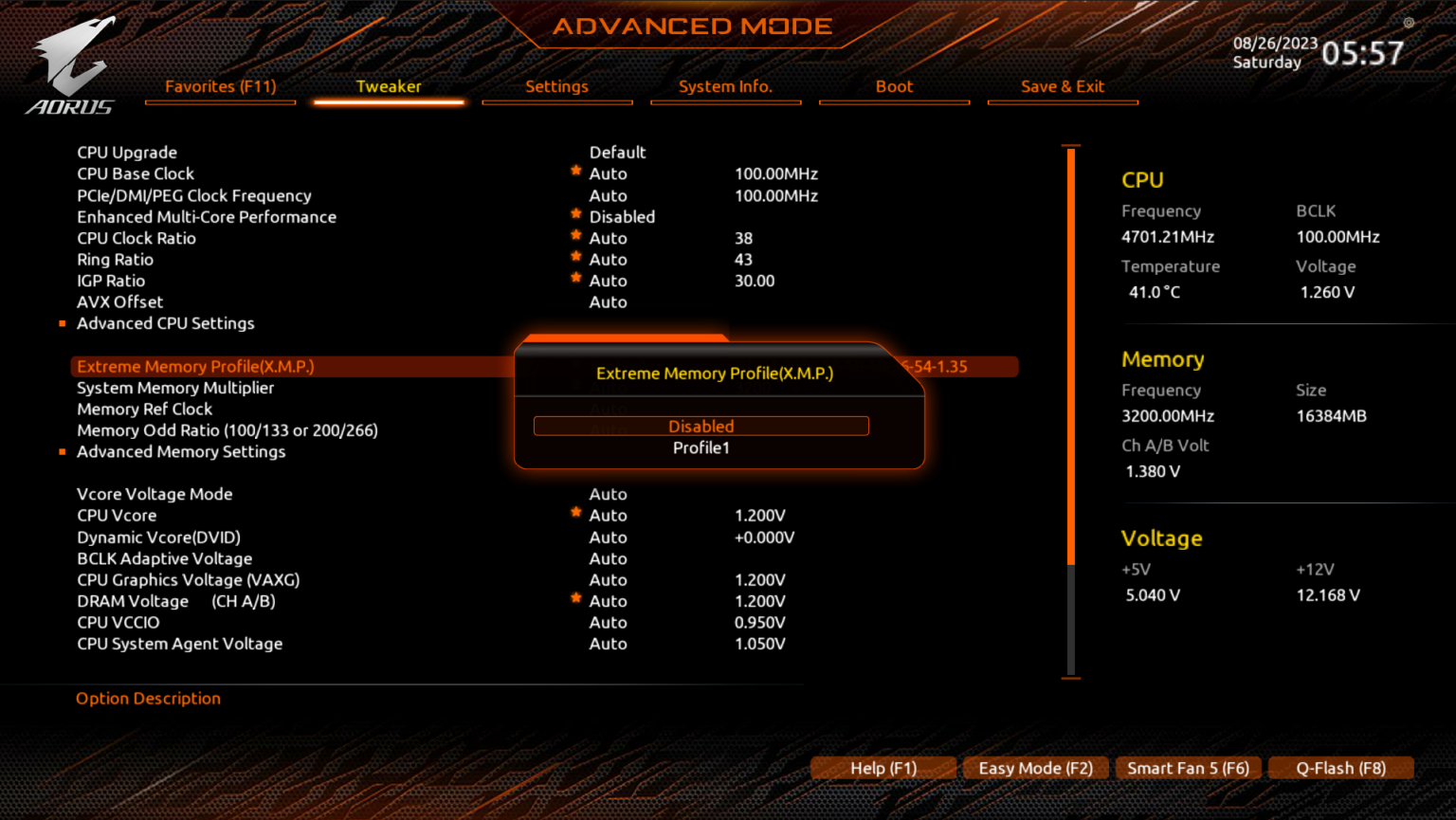Viewport: 1456px width, 820px height.
Task: Launch Q-Flash from the bottom bar
Action: pos(1340,768)
